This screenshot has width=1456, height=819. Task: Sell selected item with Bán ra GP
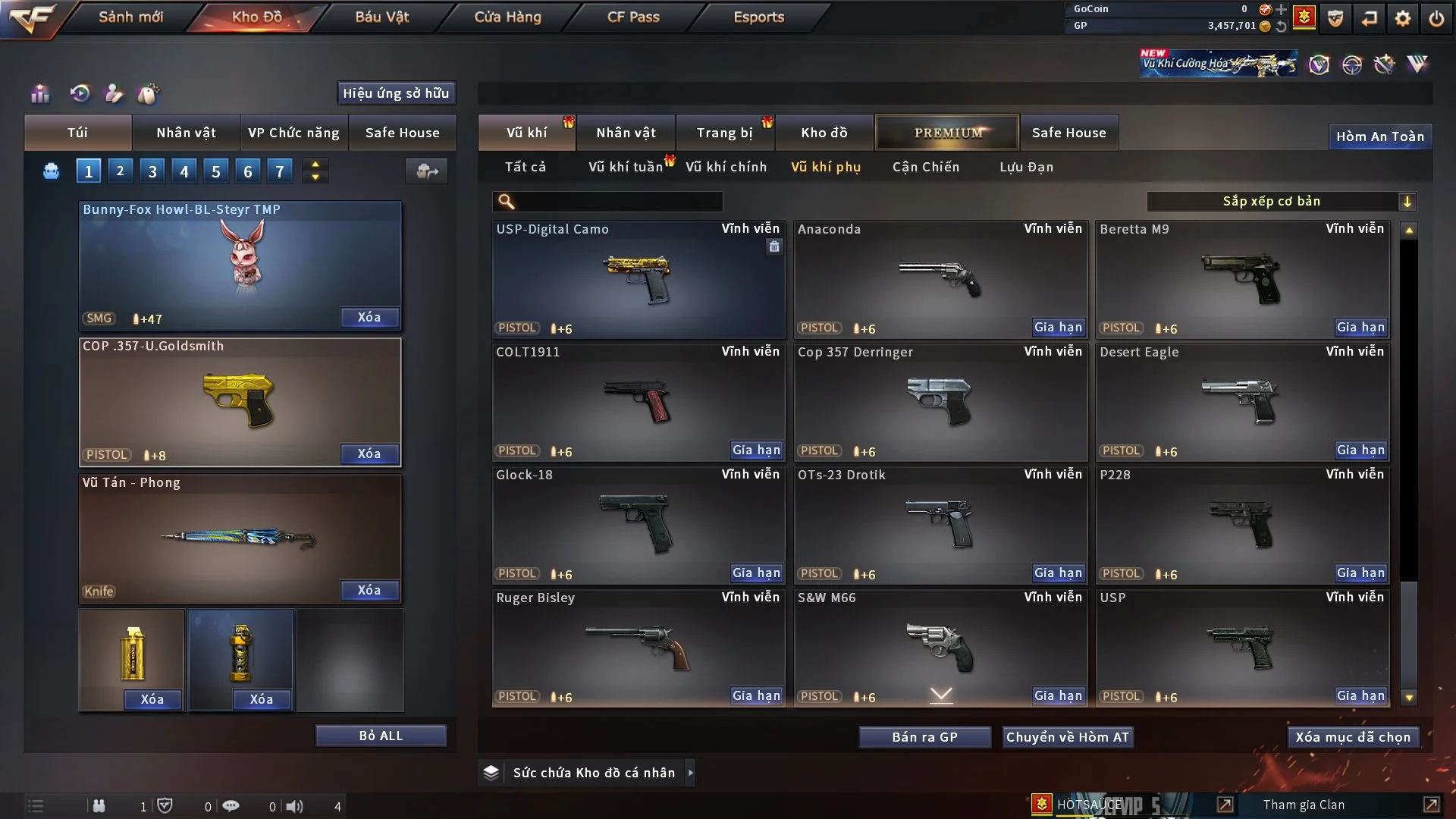pyautogui.click(x=924, y=737)
